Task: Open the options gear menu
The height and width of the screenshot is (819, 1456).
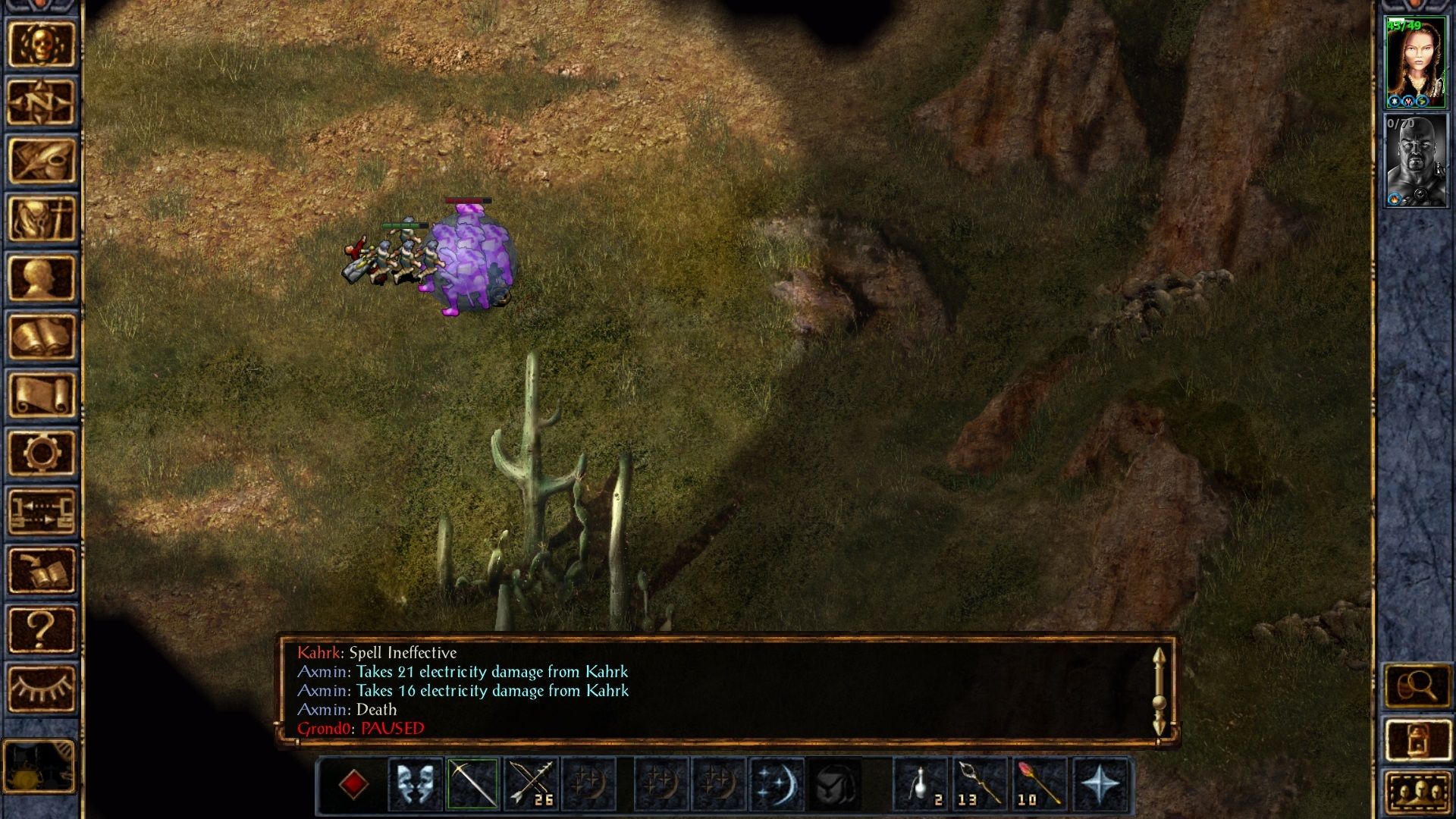Action: [x=41, y=453]
